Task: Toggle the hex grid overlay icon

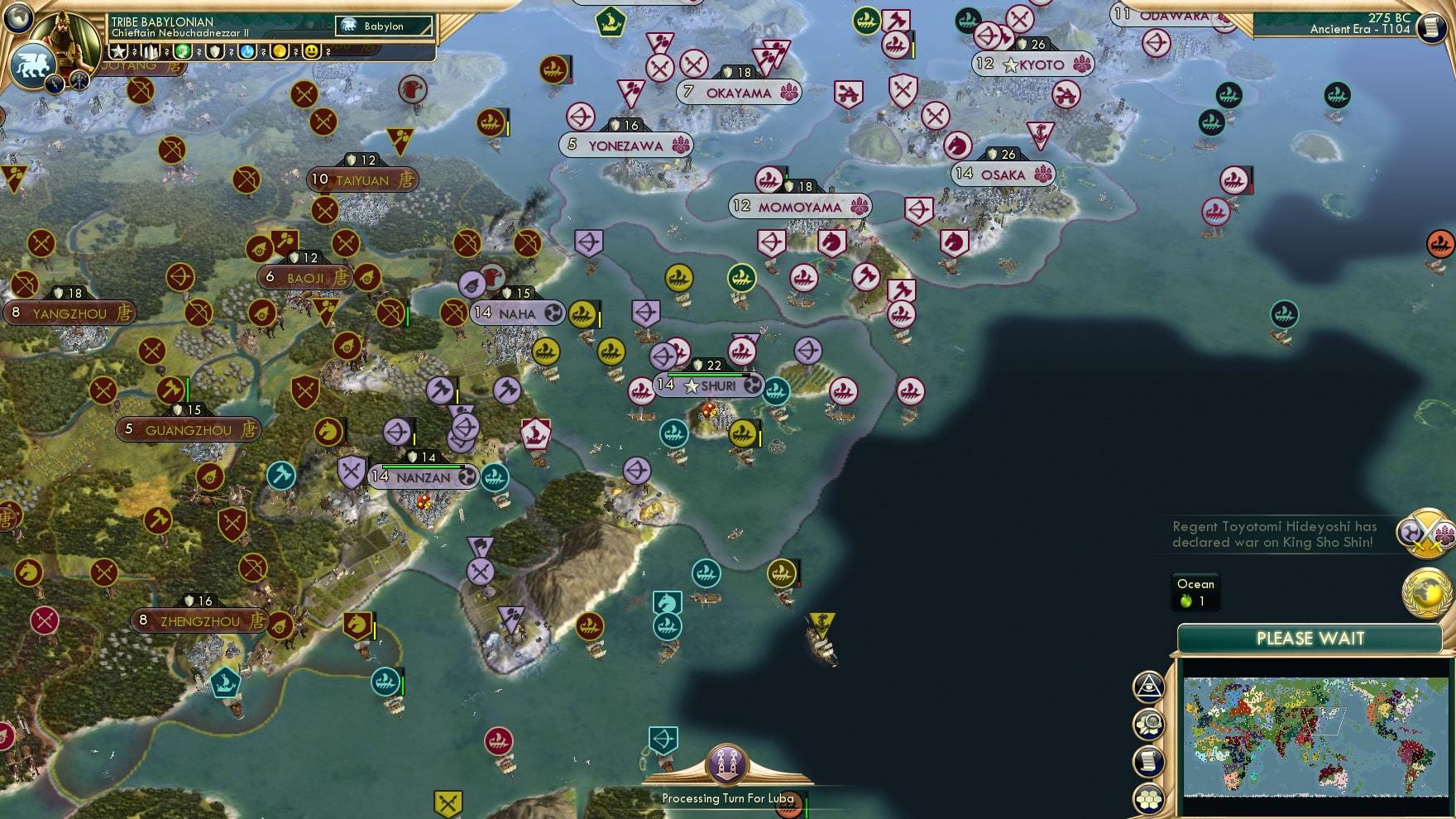Action: pos(1147,794)
